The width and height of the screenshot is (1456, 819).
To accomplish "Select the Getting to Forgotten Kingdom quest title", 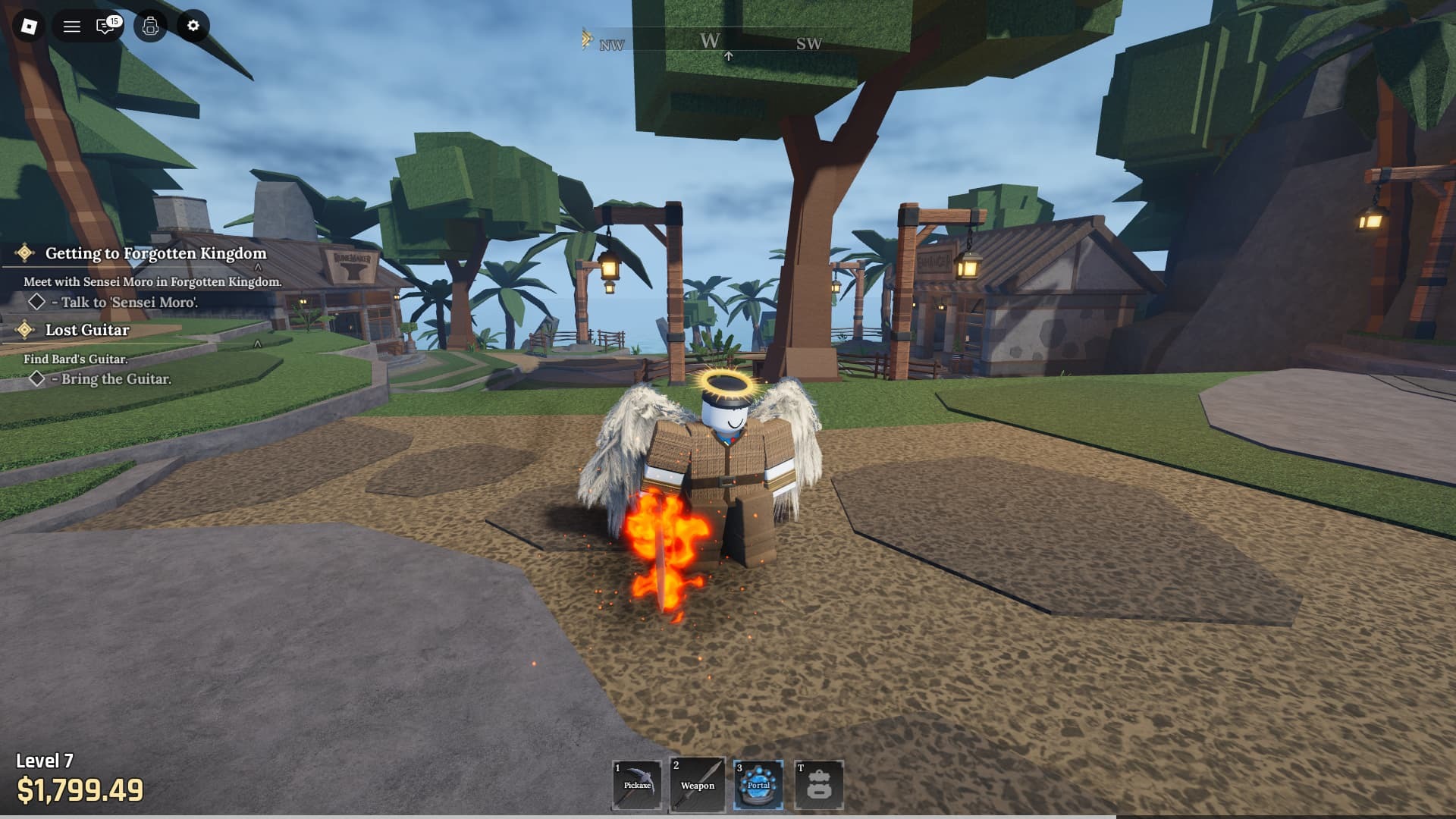I will pos(155,253).
